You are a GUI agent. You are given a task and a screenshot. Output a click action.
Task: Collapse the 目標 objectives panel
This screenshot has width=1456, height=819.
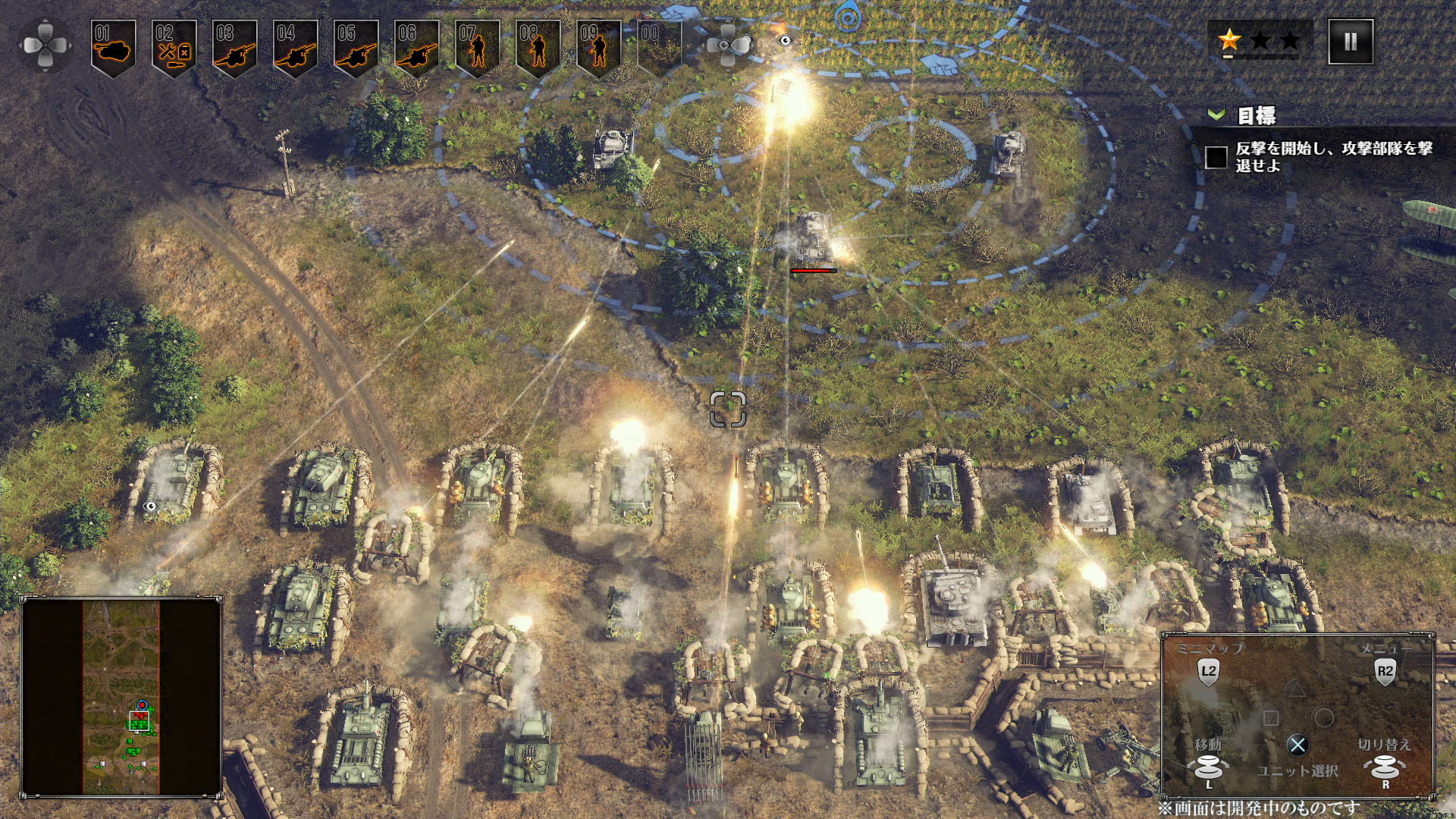pos(1216,115)
